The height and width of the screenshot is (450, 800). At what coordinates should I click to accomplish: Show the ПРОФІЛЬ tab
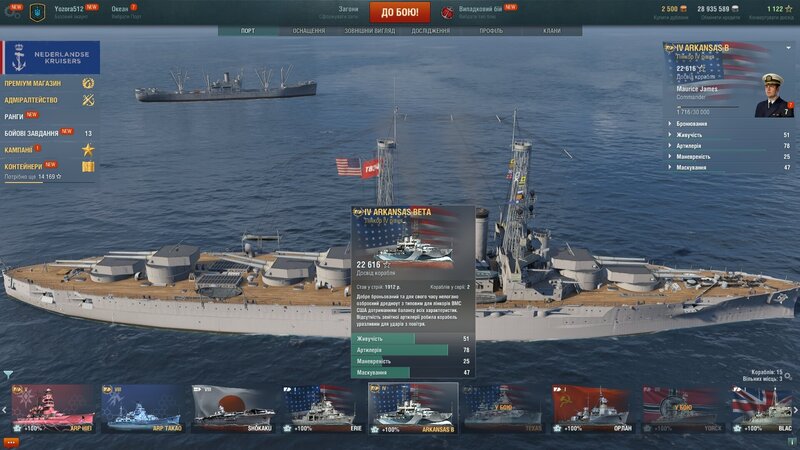pyautogui.click(x=491, y=31)
